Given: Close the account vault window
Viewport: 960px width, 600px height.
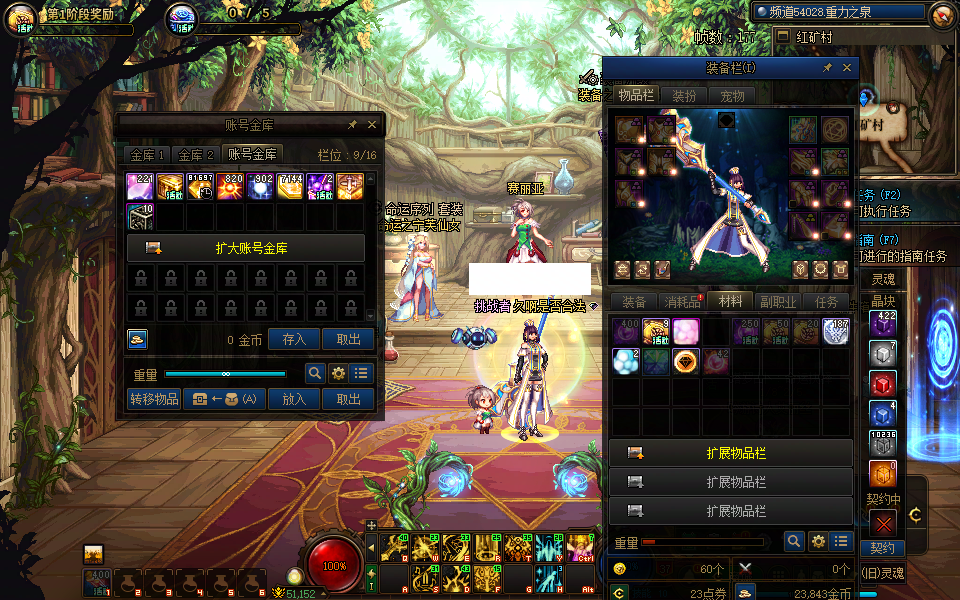Looking at the screenshot, I should coord(372,125).
